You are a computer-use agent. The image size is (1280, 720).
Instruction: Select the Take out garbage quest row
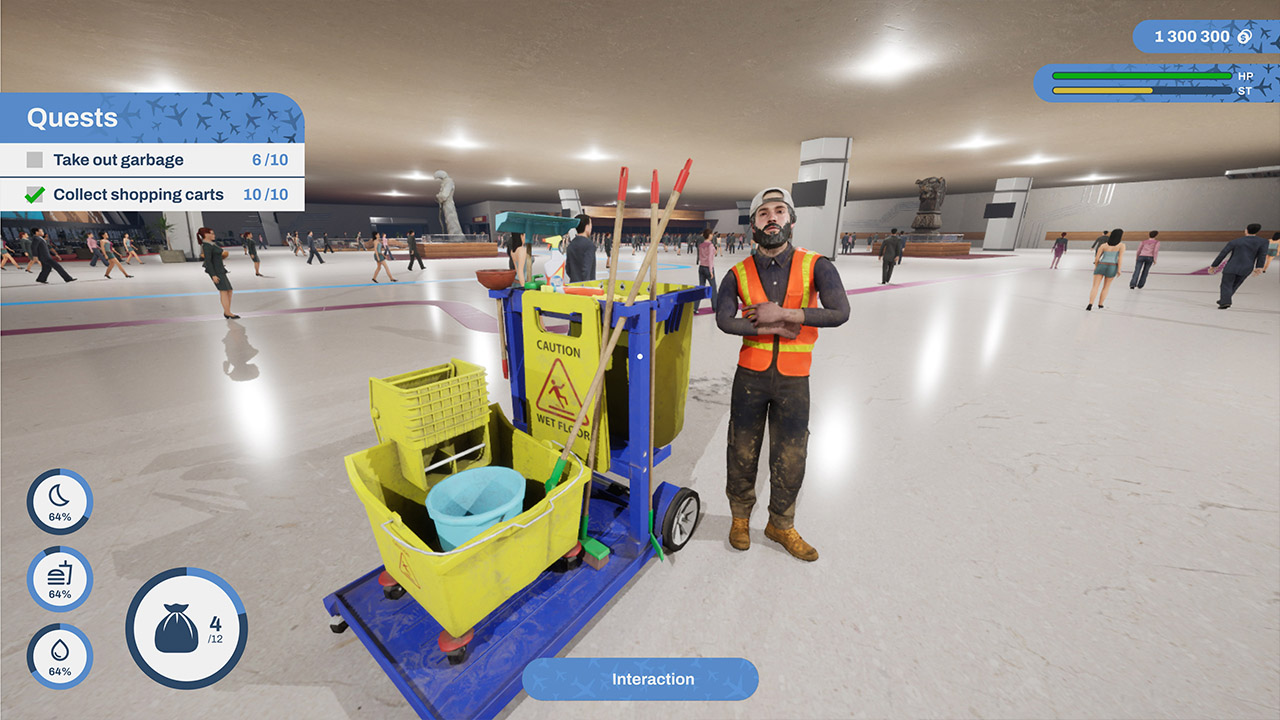coord(120,159)
